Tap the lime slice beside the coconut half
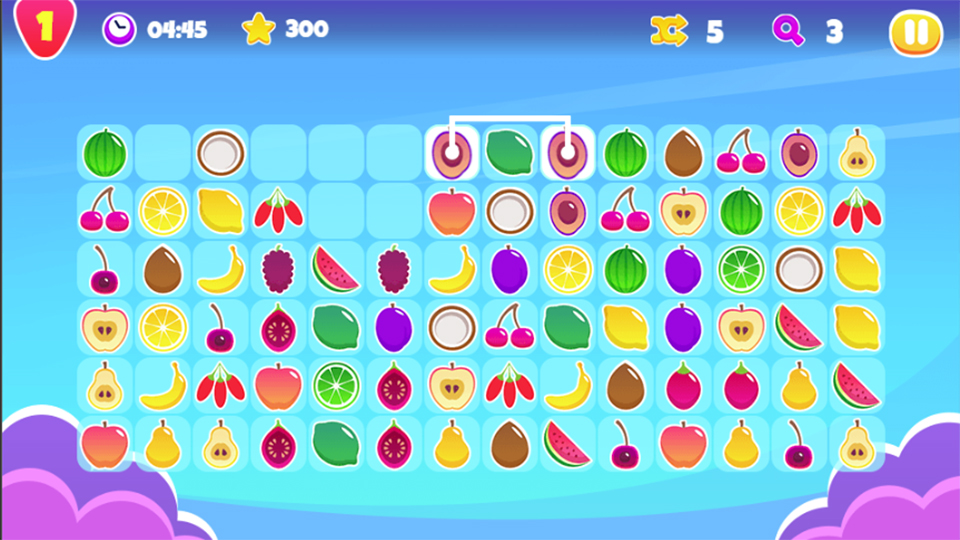960x540 pixels. [741, 269]
